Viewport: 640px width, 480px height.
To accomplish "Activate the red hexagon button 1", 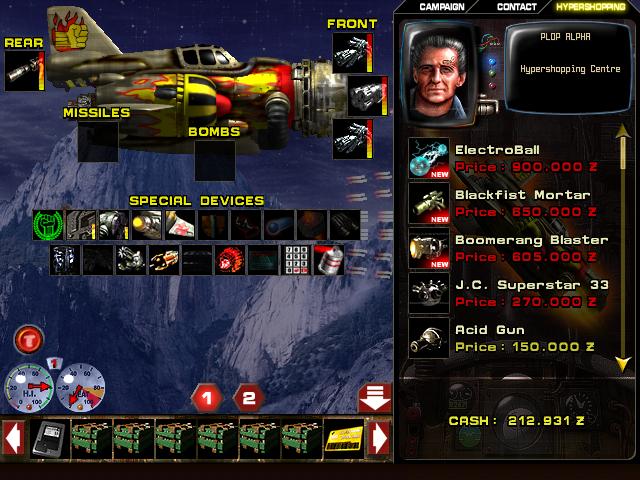I will coord(207,398).
